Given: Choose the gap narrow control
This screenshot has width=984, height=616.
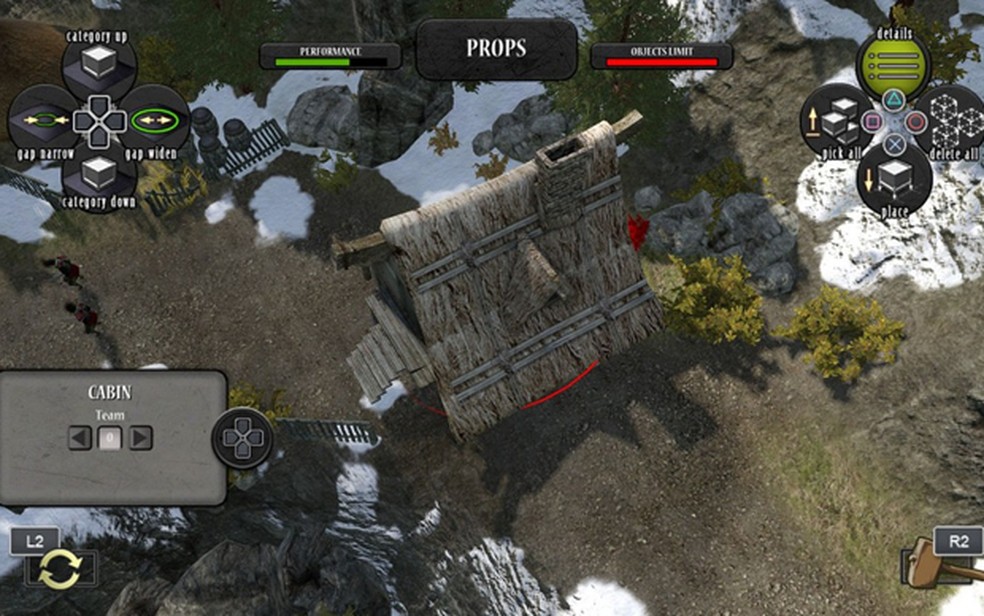Looking at the screenshot, I should tap(43, 121).
